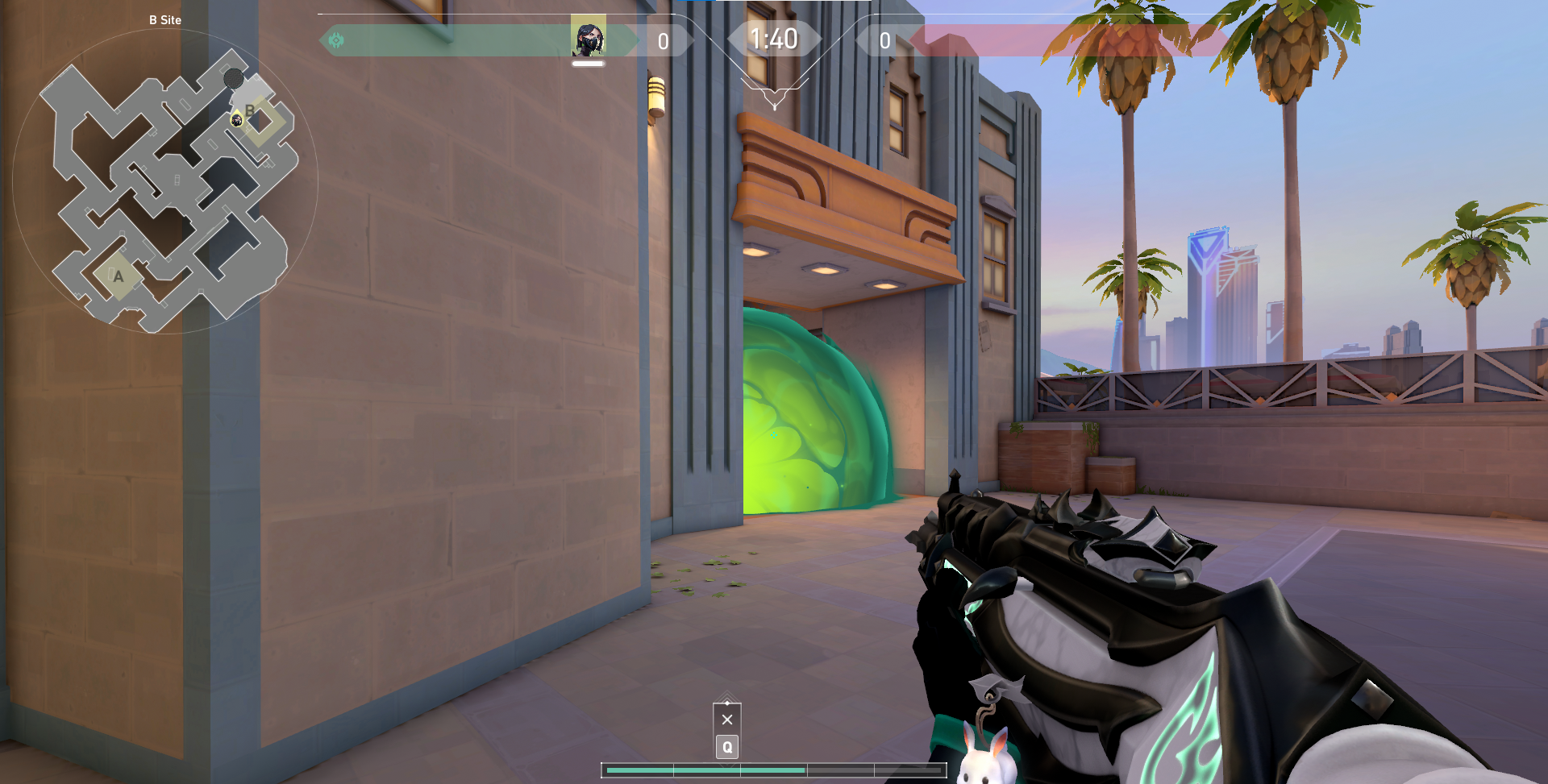Screen dimensions: 1548x784
Task: Select the A site marker on the minimap
Action: point(118,276)
